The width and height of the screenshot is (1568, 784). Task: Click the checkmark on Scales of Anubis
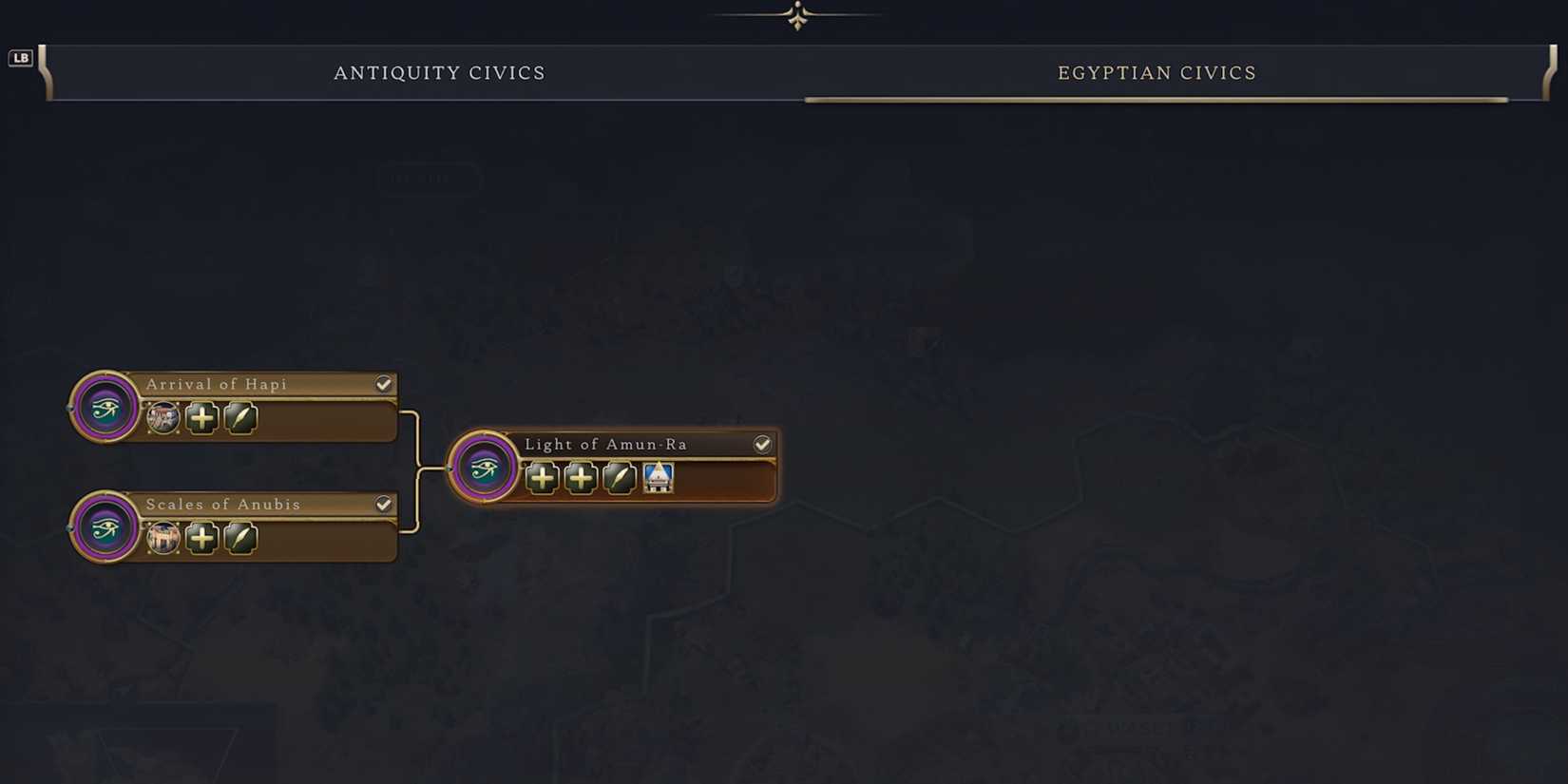point(384,504)
